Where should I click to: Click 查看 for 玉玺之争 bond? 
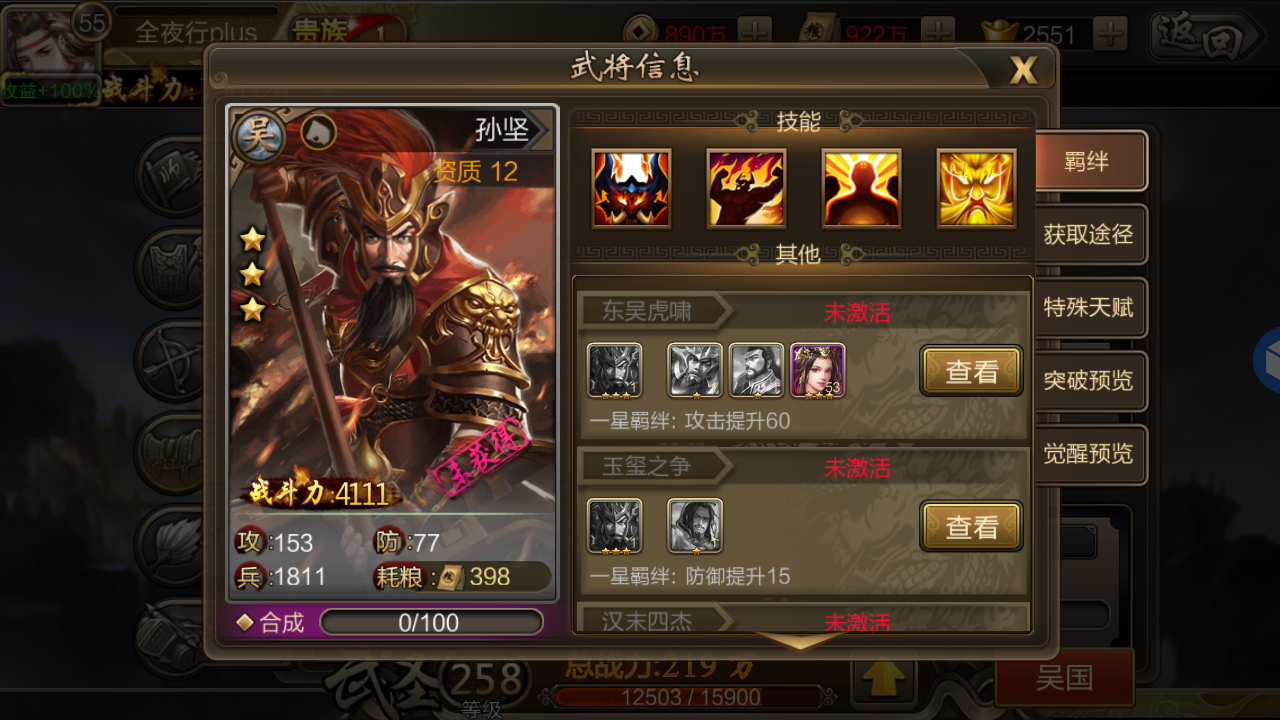(x=971, y=527)
